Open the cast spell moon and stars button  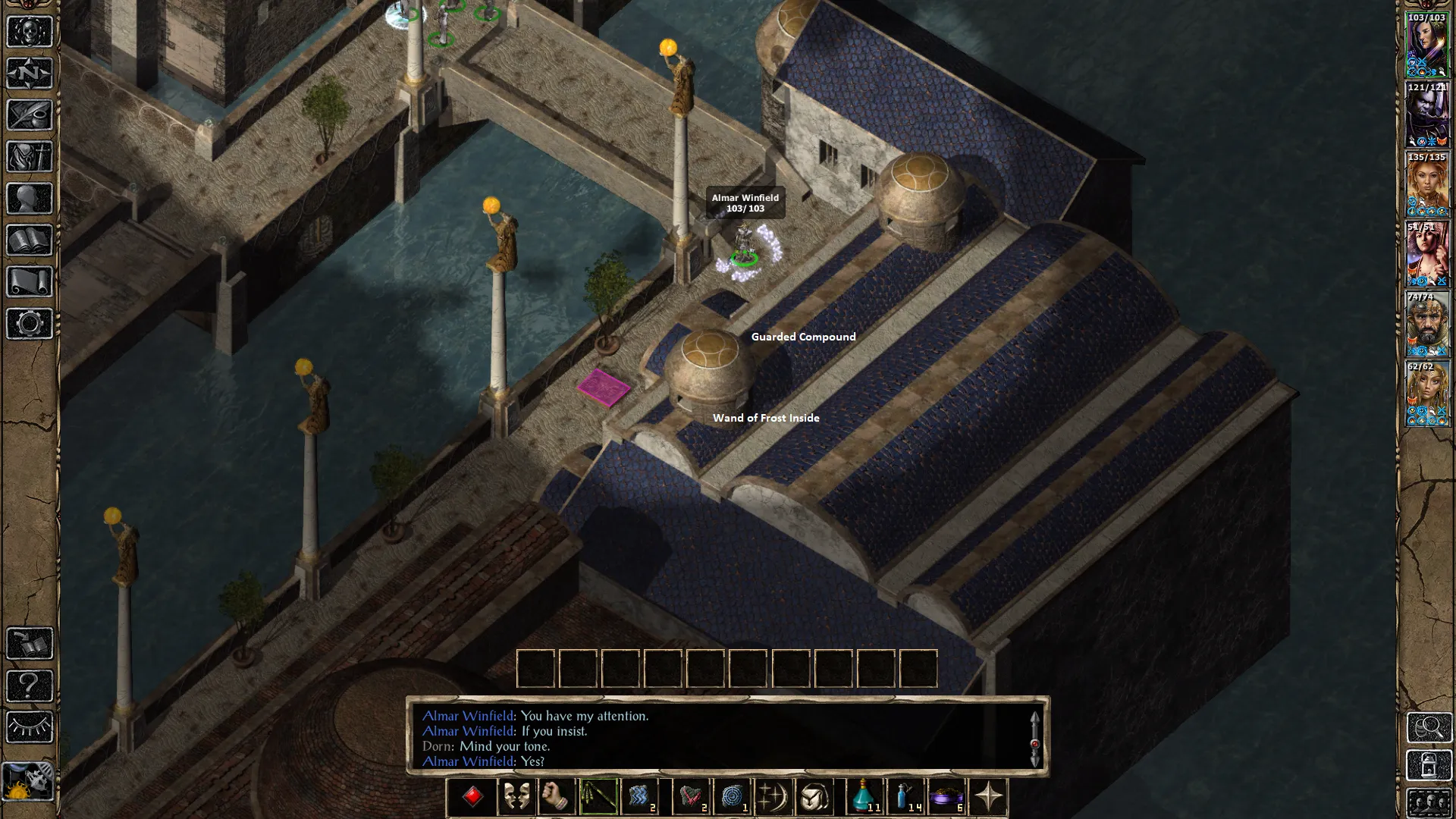pyautogui.click(x=773, y=797)
